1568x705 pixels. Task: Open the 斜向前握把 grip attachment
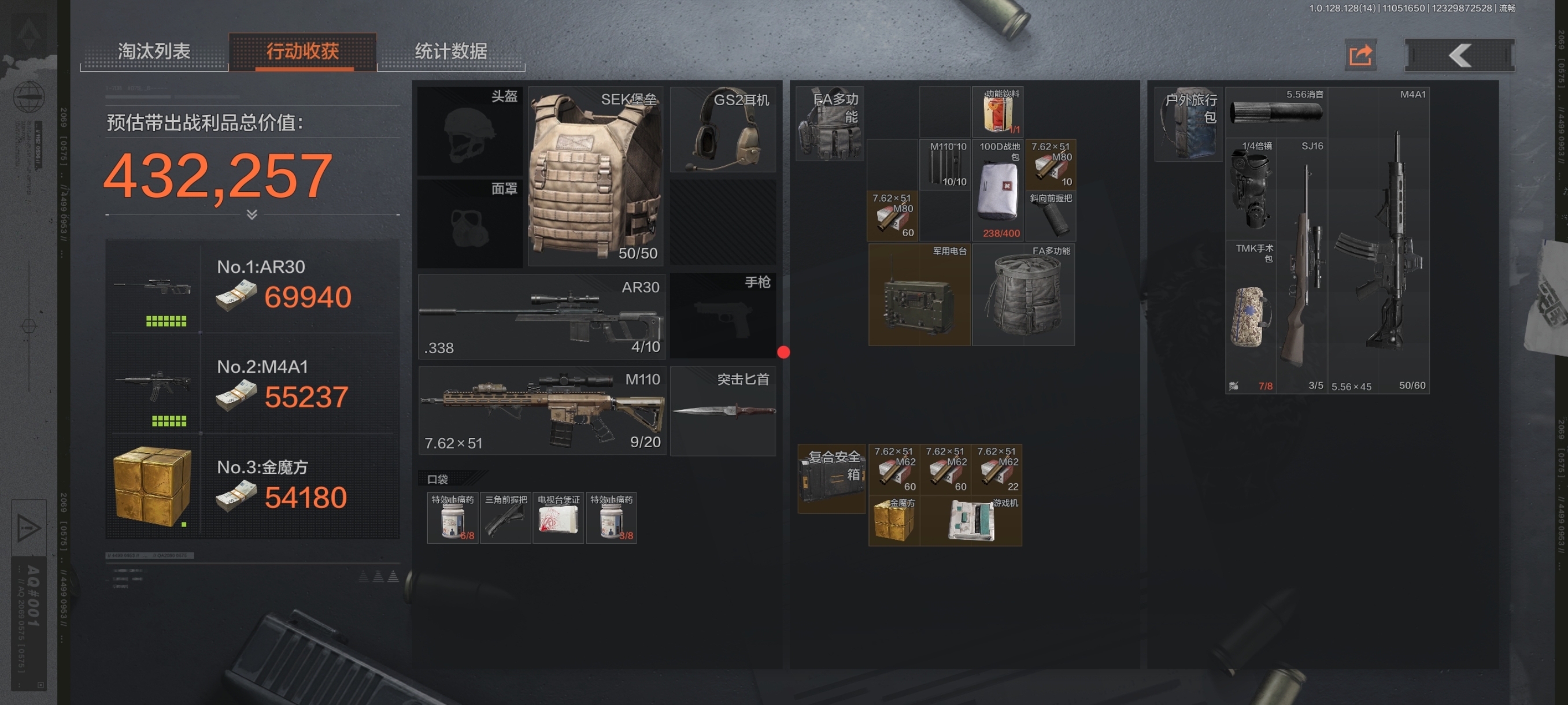click(x=1051, y=216)
